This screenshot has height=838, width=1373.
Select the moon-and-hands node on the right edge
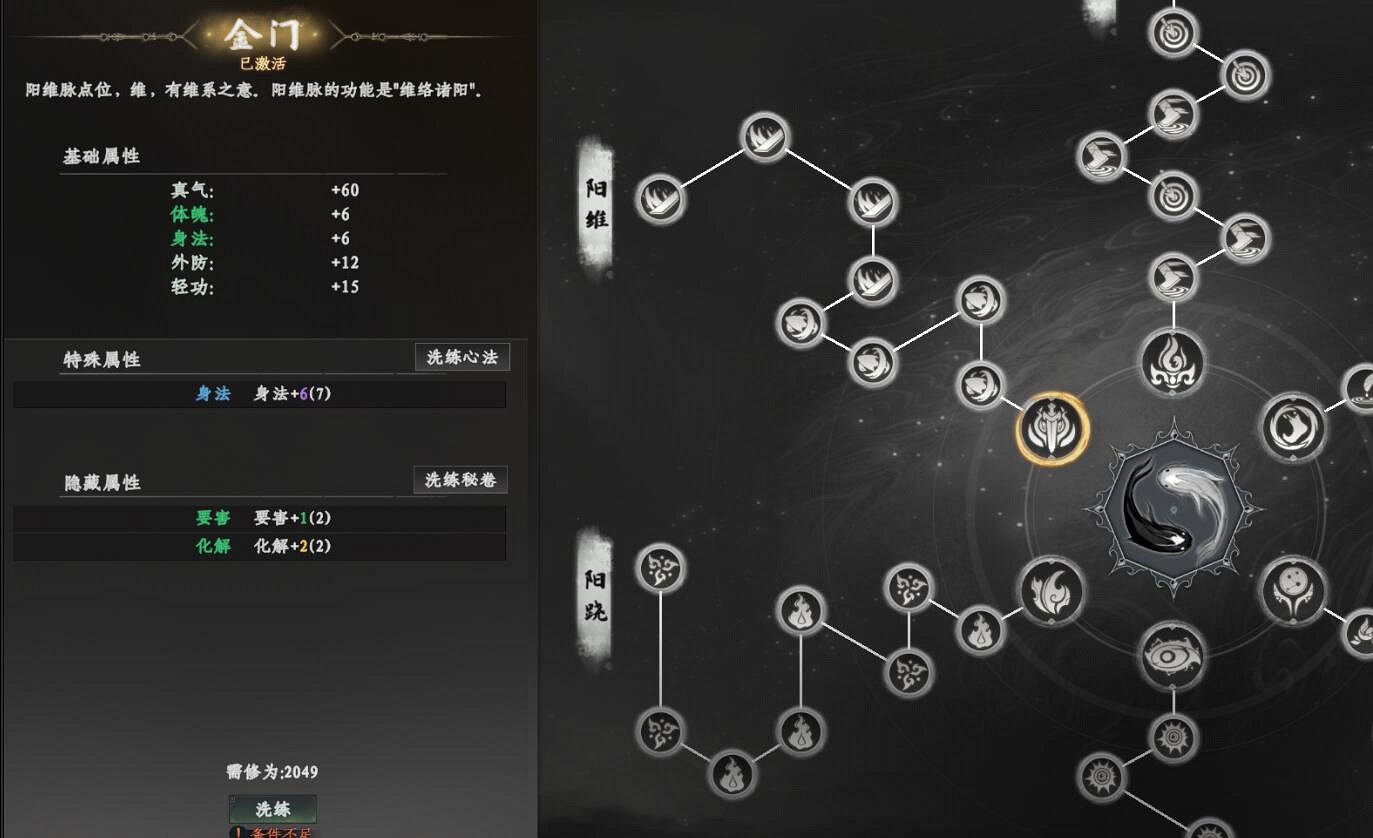click(x=1292, y=591)
